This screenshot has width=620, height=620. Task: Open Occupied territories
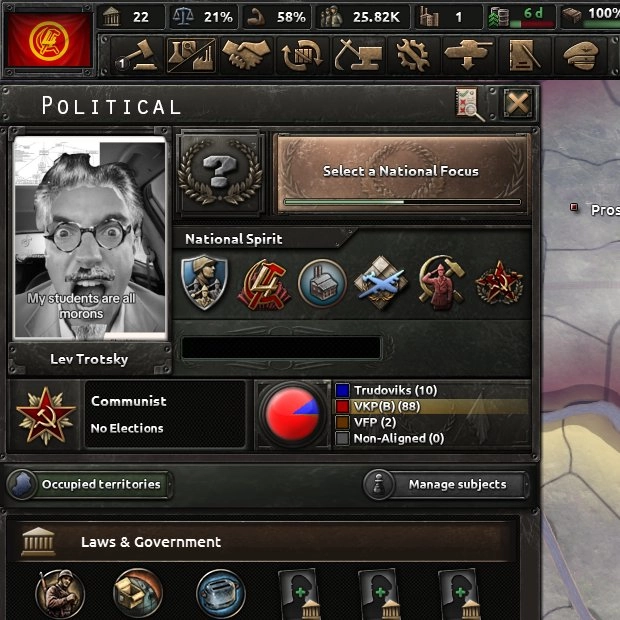(89, 485)
